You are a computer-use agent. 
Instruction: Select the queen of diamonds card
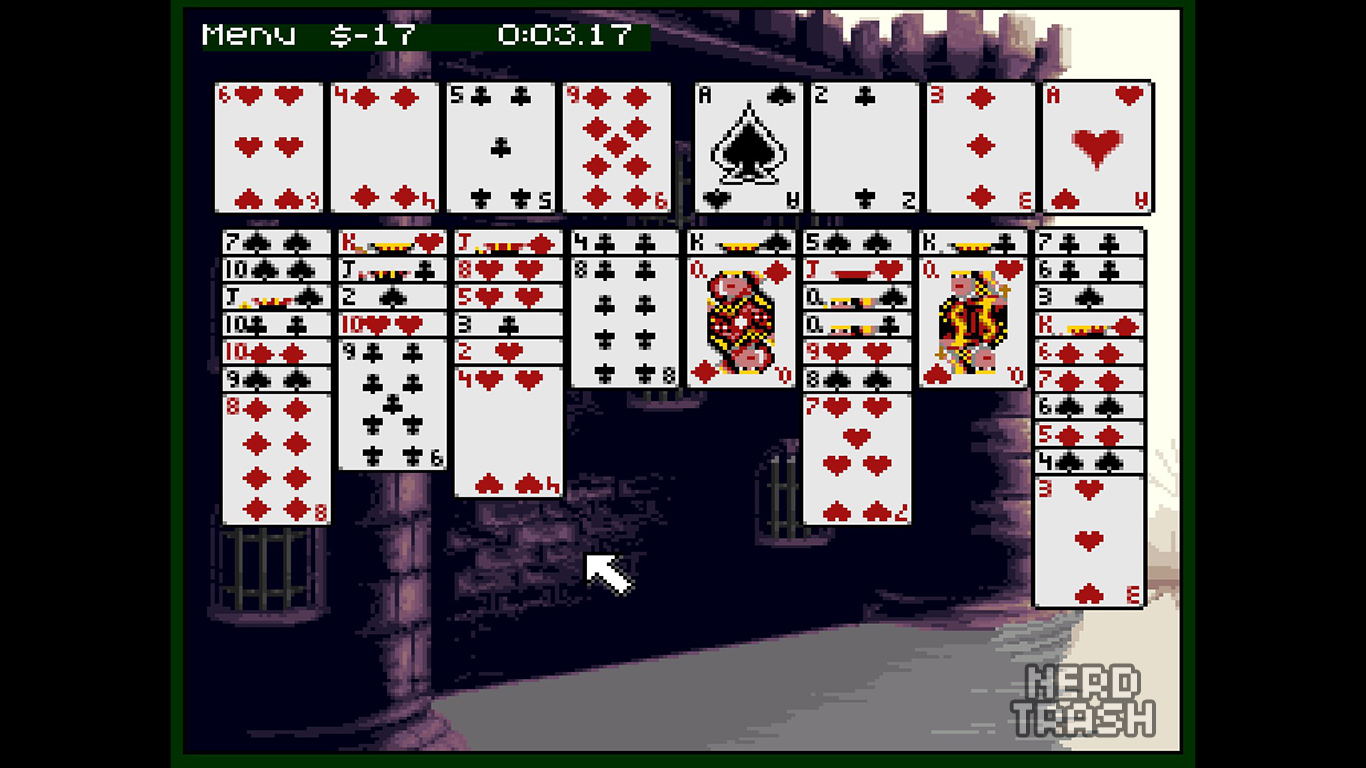tap(740, 322)
